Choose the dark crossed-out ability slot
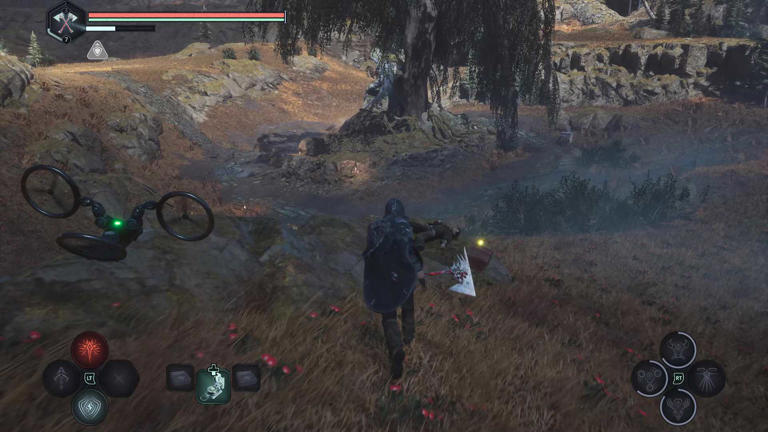This screenshot has width=768, height=432. pyautogui.click(x=119, y=378)
